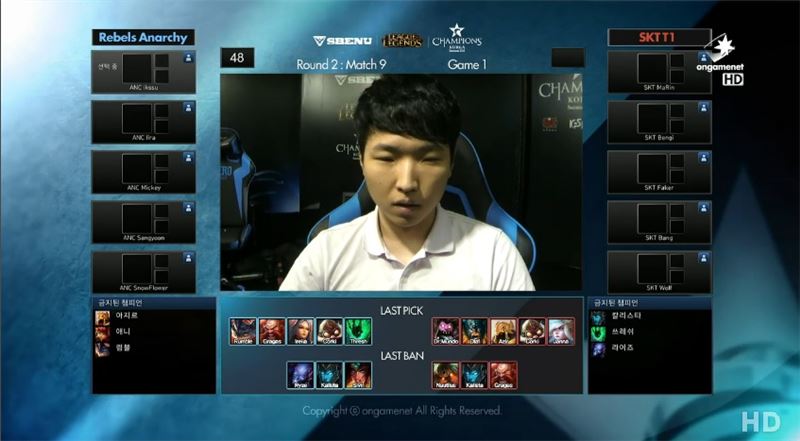Select the SKT MaRin player slot
The height and width of the screenshot is (441, 800).
coord(660,72)
